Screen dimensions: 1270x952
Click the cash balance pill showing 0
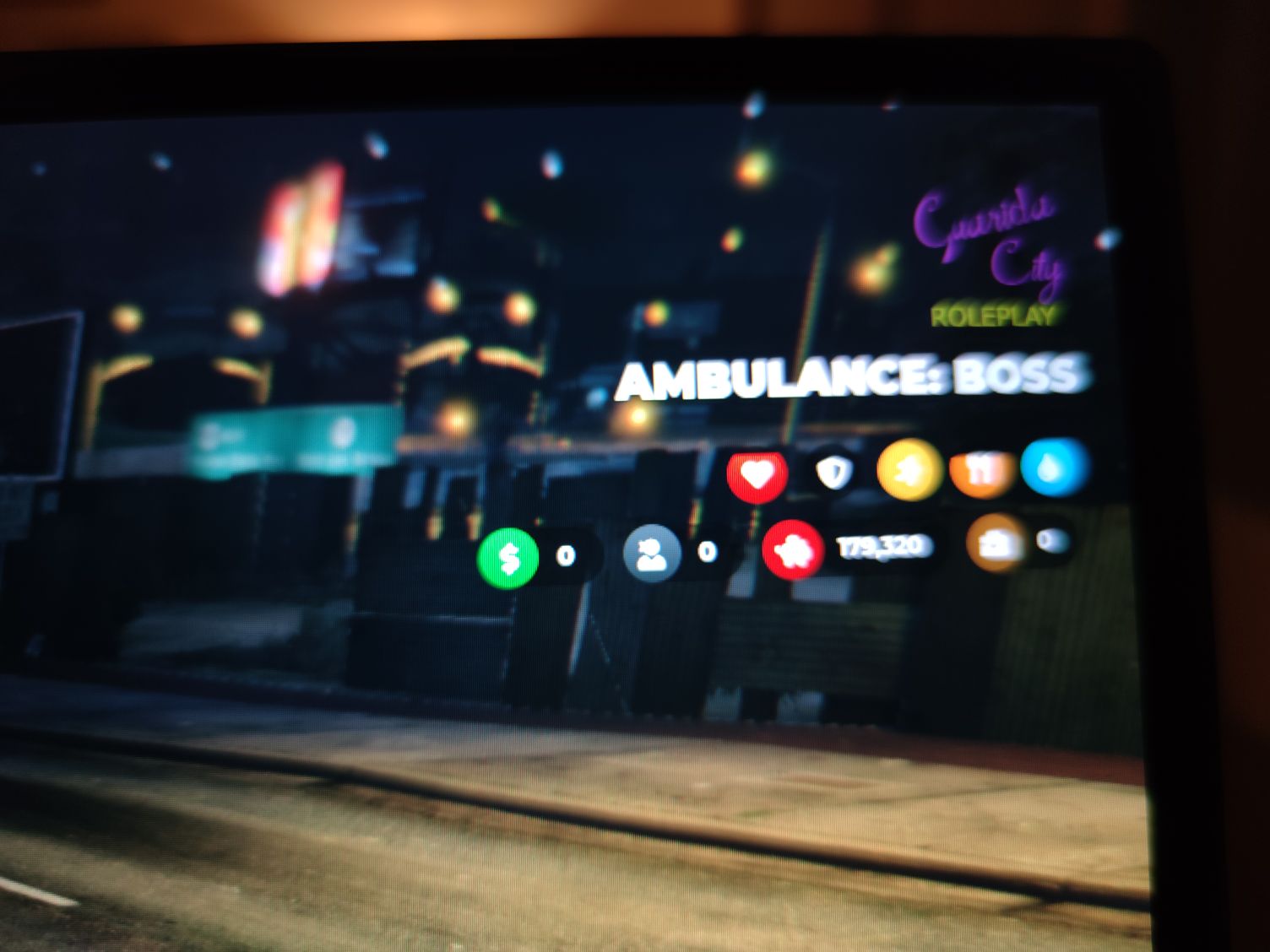point(564,554)
